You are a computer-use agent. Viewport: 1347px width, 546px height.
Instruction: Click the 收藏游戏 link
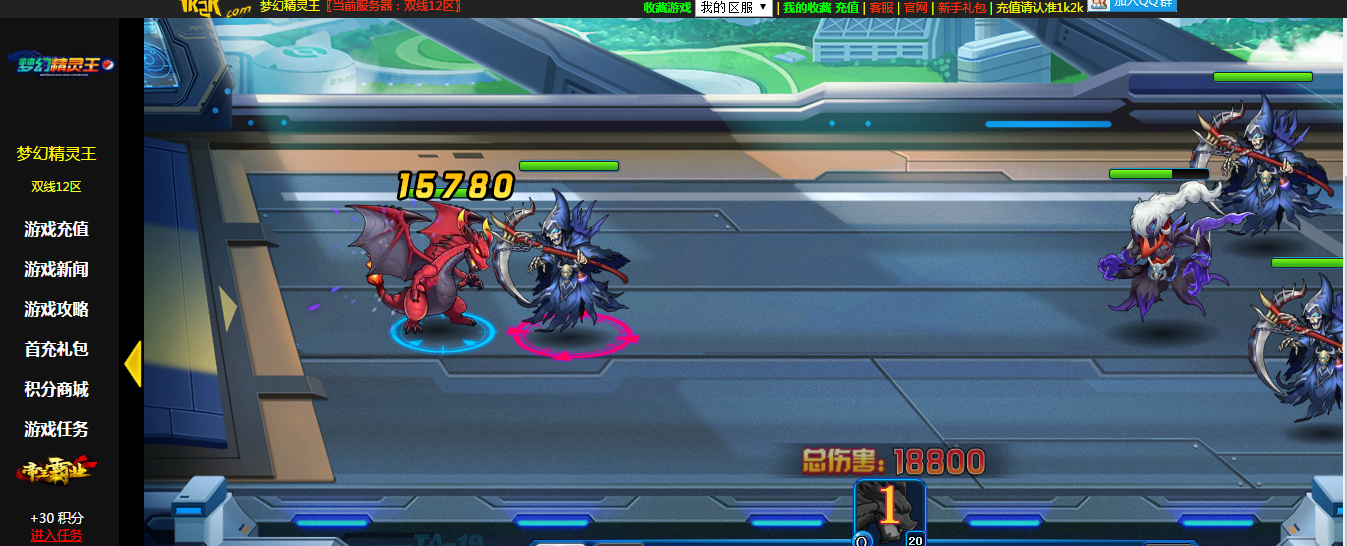[x=667, y=7]
